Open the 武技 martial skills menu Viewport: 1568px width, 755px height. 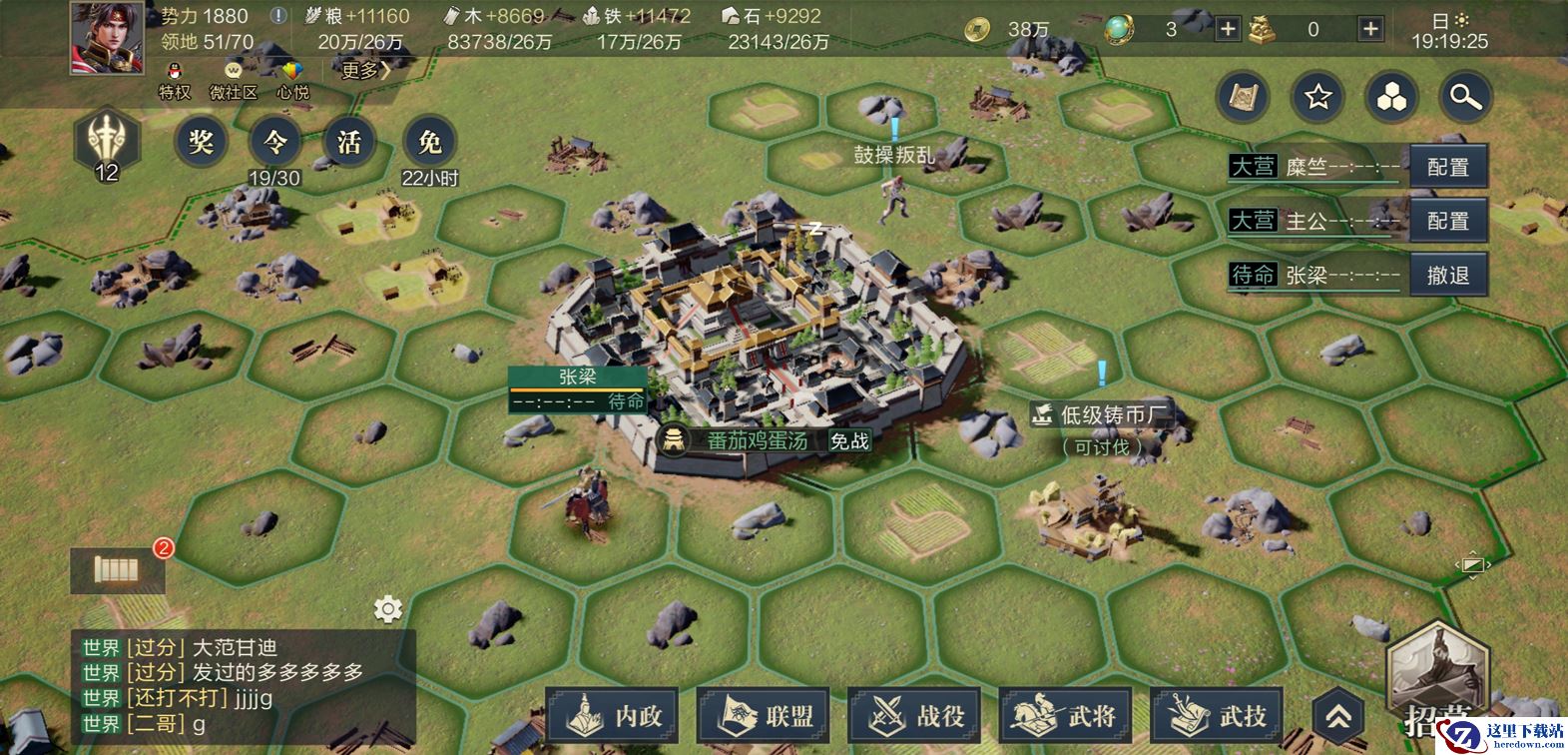click(1218, 715)
